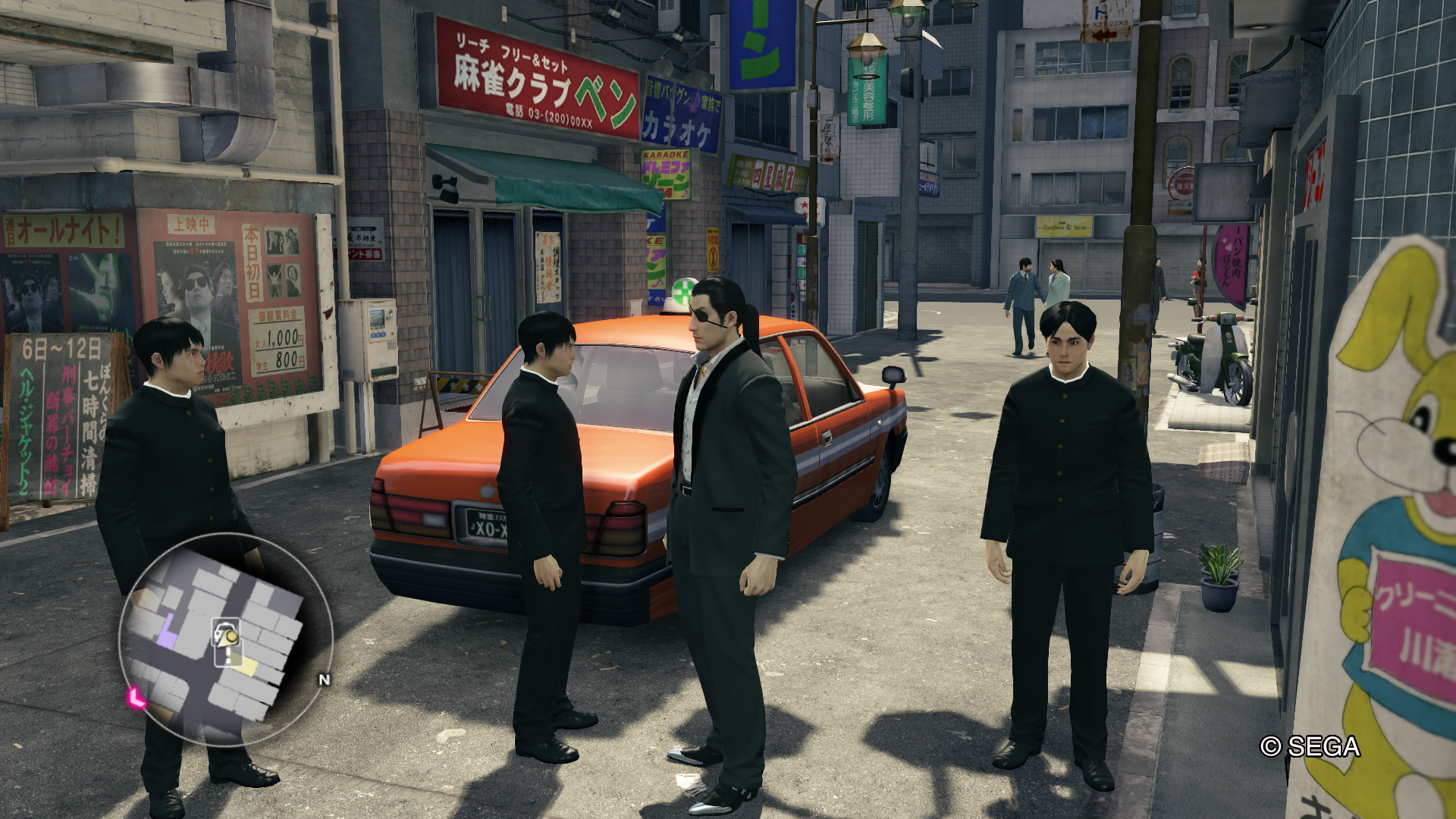1456x819 pixels.
Task: Click the N compass indicator
Action: coord(325,679)
